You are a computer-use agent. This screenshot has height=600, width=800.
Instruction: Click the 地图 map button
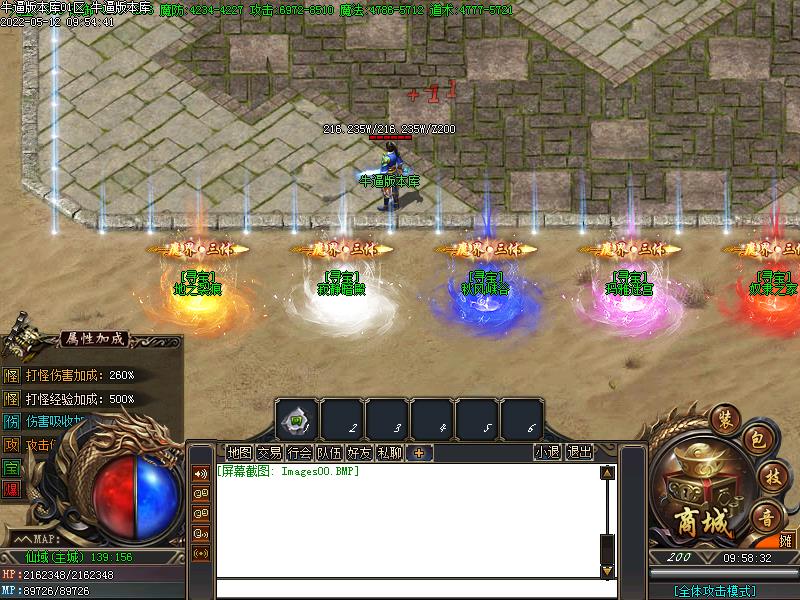pos(240,452)
